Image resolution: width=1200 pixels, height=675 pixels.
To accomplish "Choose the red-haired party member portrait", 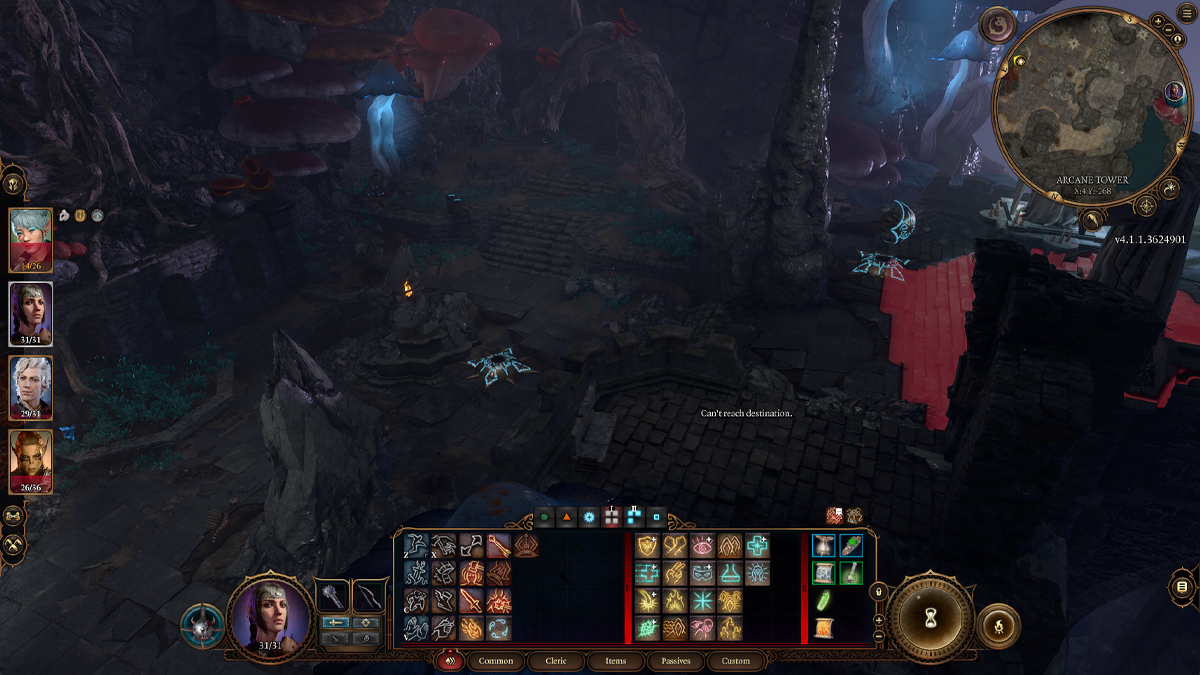I will (30, 462).
